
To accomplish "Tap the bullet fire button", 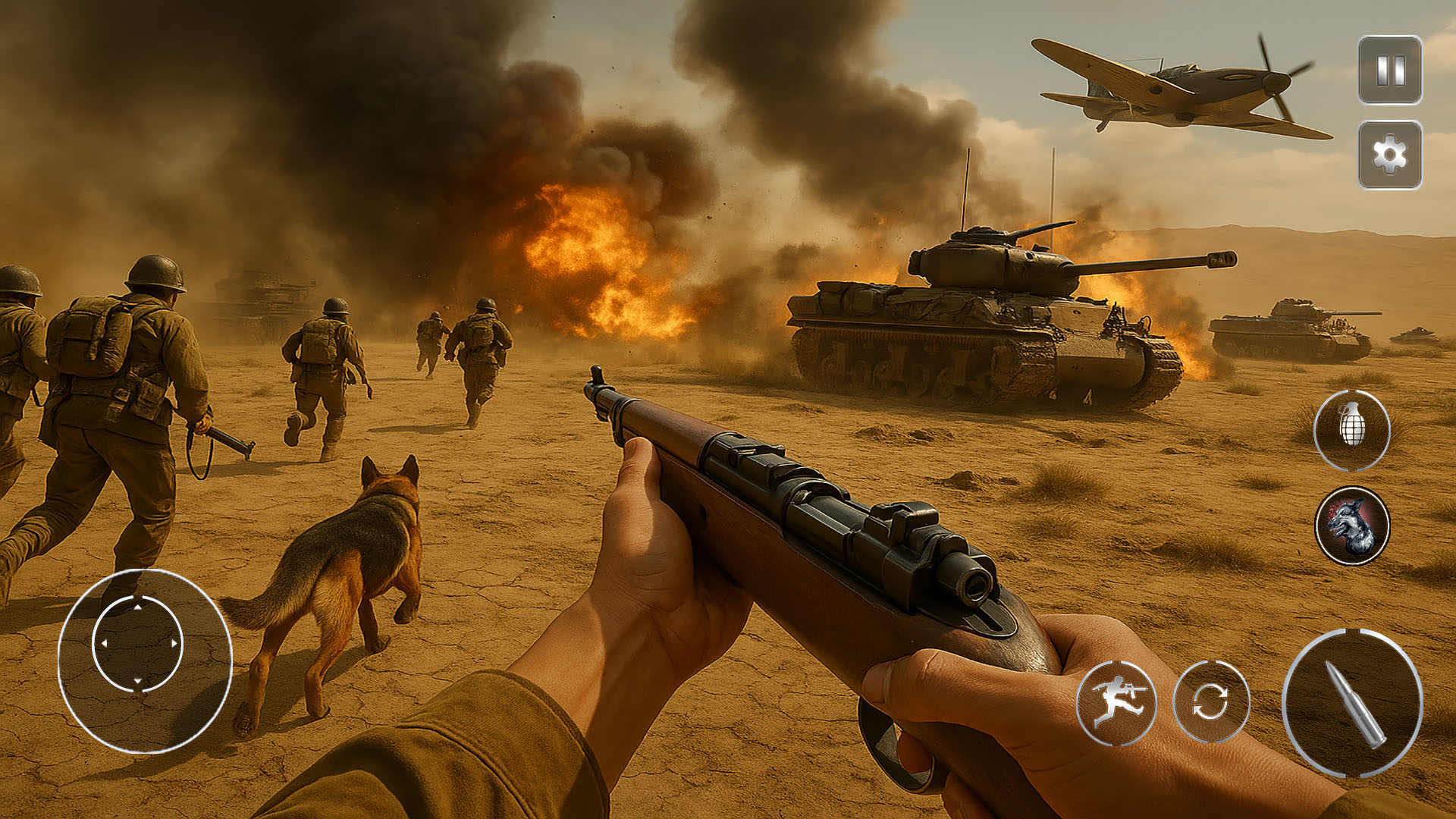I will (x=1353, y=703).
